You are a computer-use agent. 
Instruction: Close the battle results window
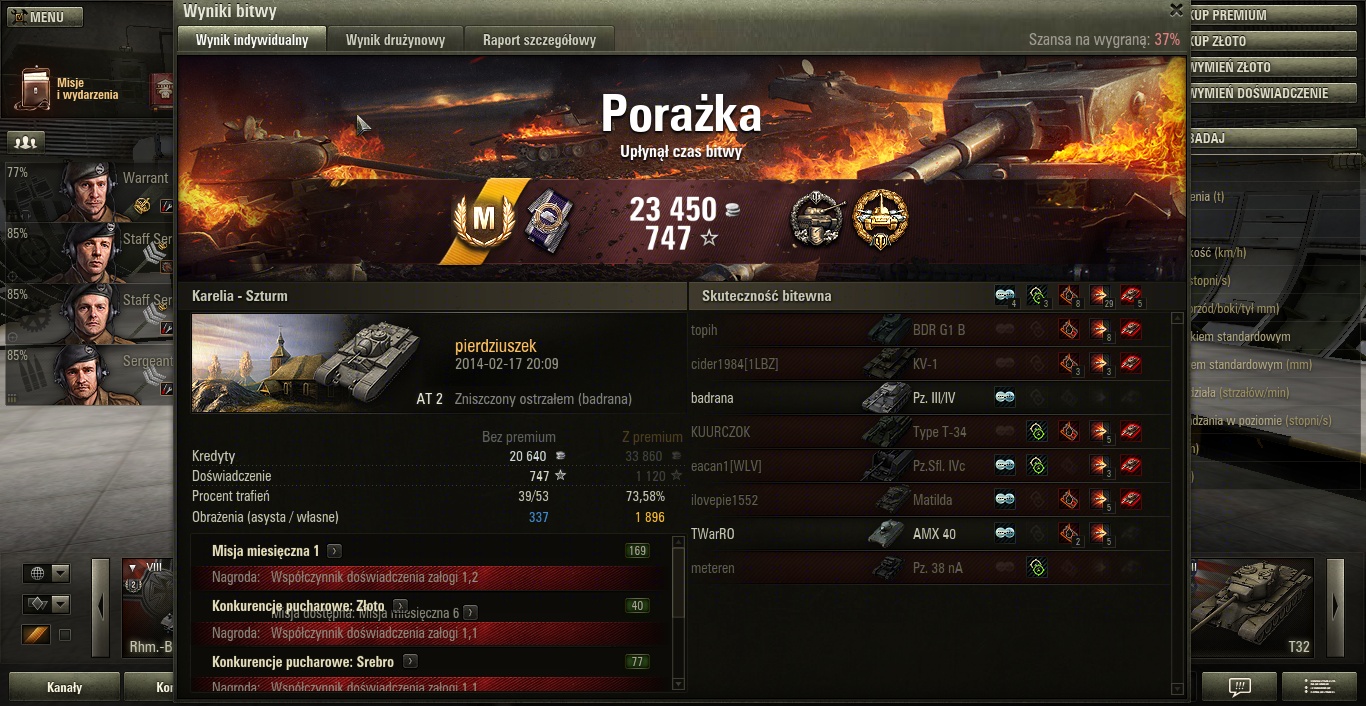point(1176,10)
